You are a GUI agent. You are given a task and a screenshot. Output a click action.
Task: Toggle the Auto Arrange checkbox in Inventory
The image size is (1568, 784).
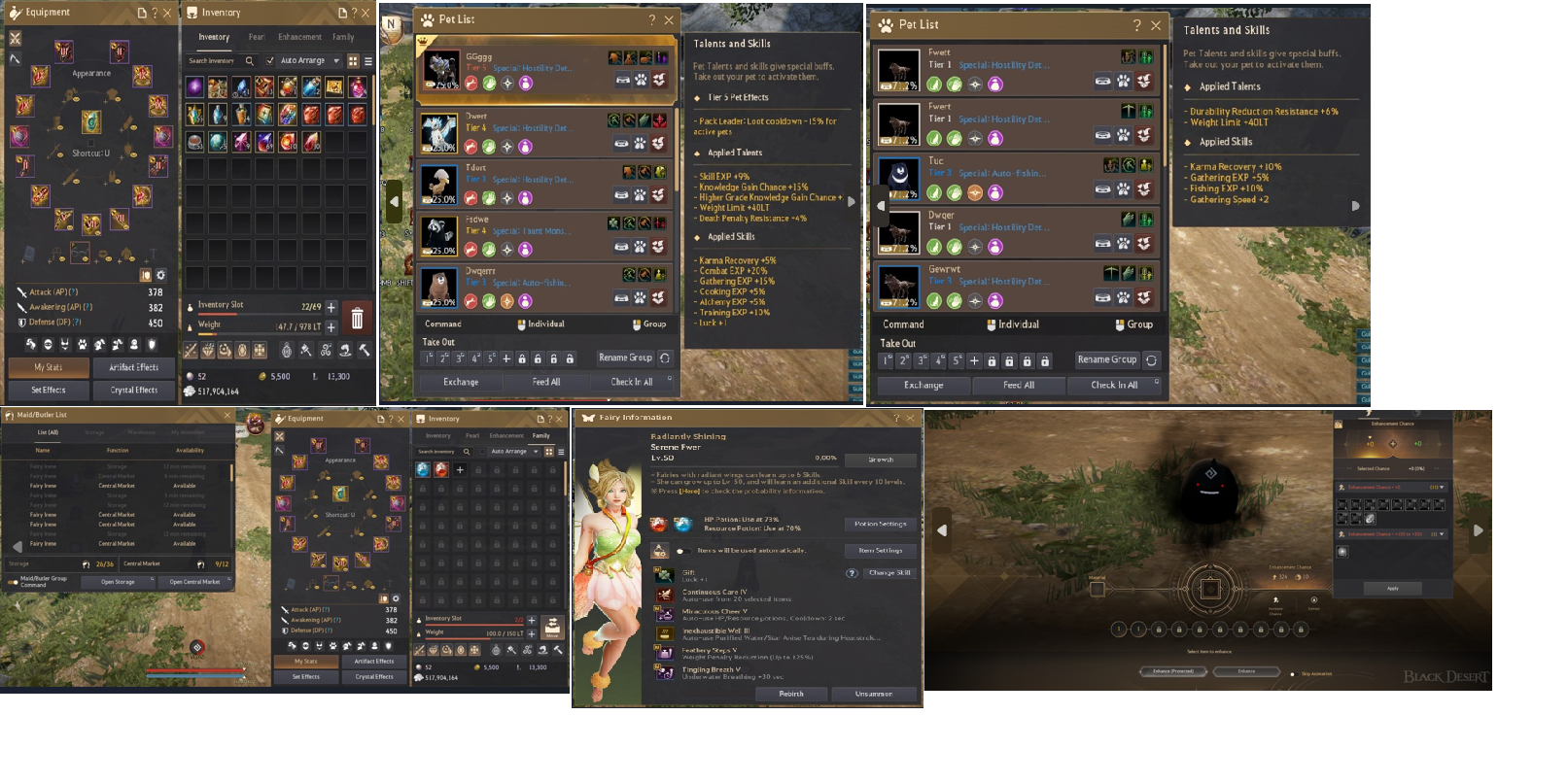pyautogui.click(x=268, y=59)
